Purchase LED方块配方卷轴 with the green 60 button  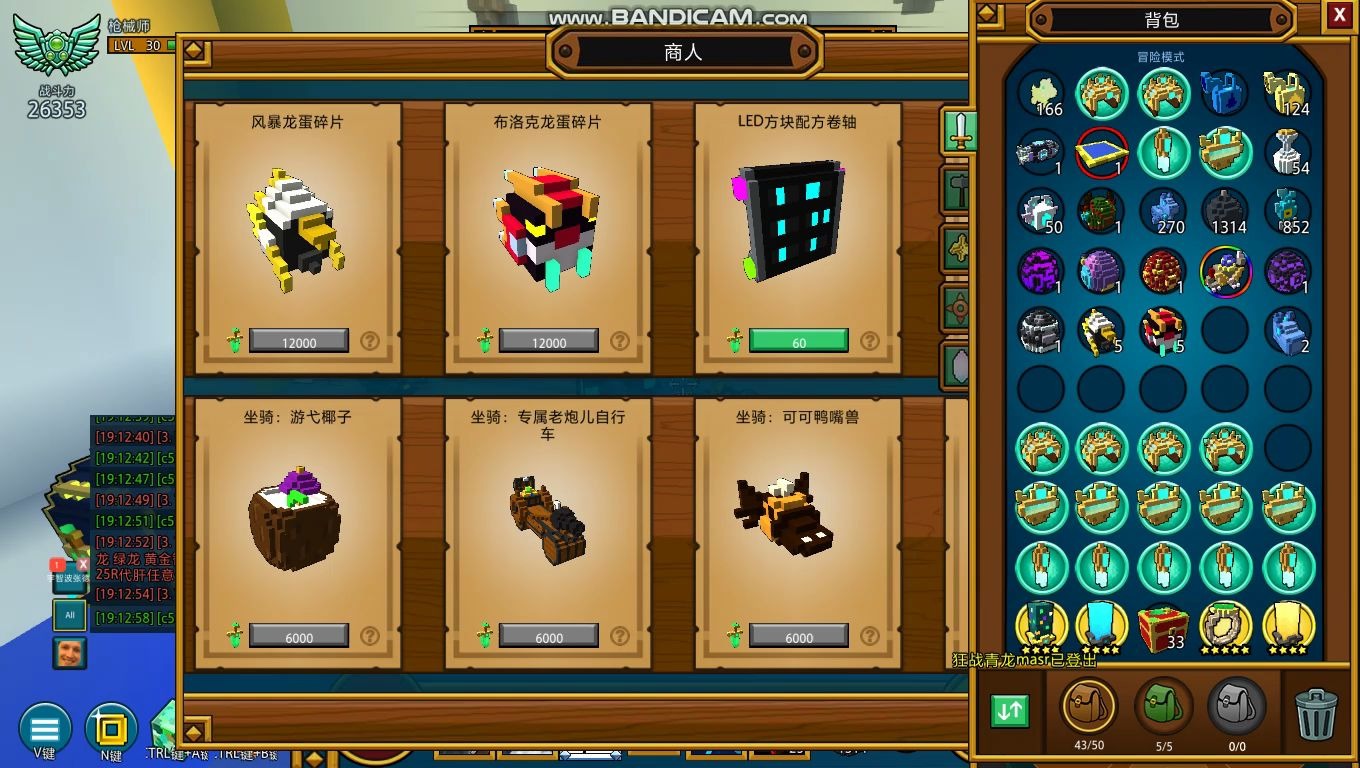(798, 342)
